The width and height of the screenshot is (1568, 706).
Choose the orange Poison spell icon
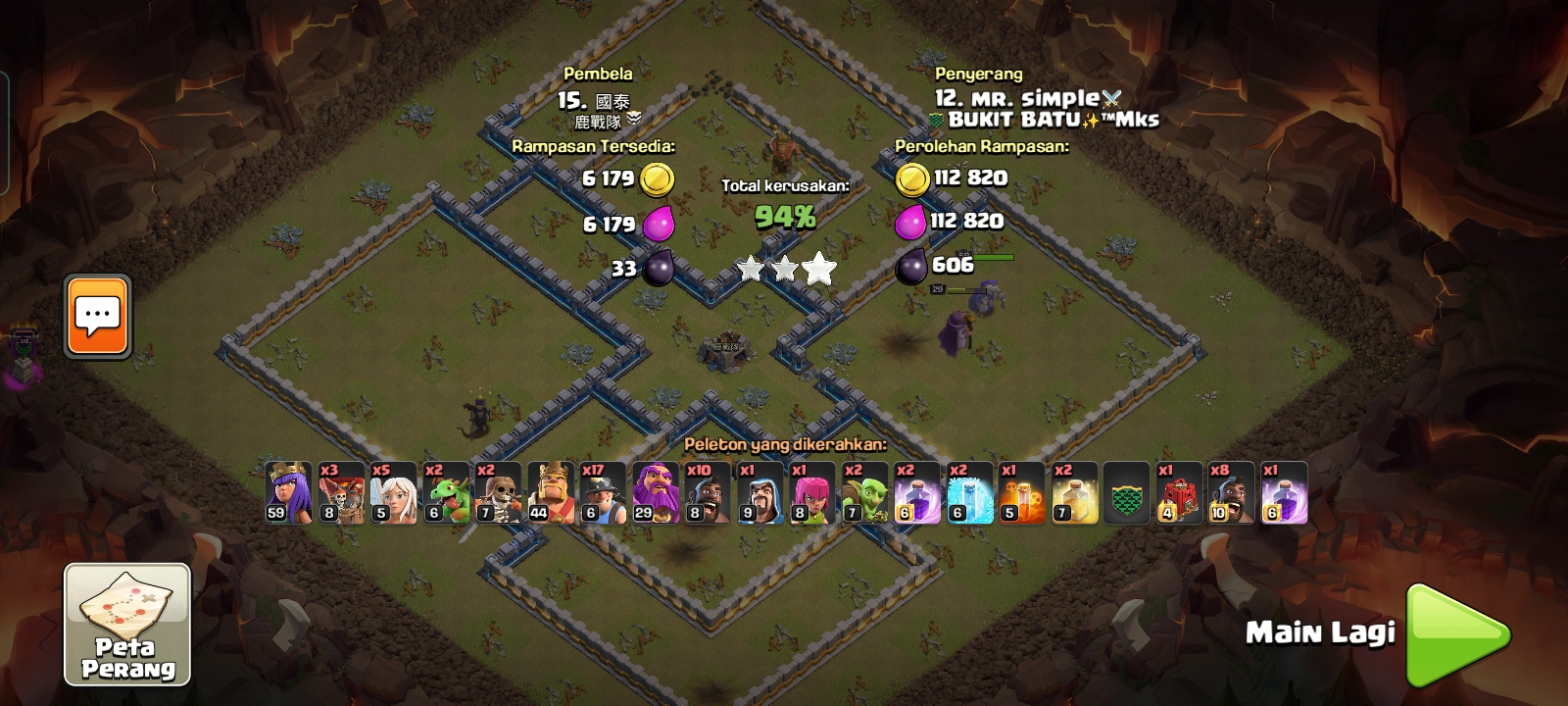click(x=1022, y=492)
